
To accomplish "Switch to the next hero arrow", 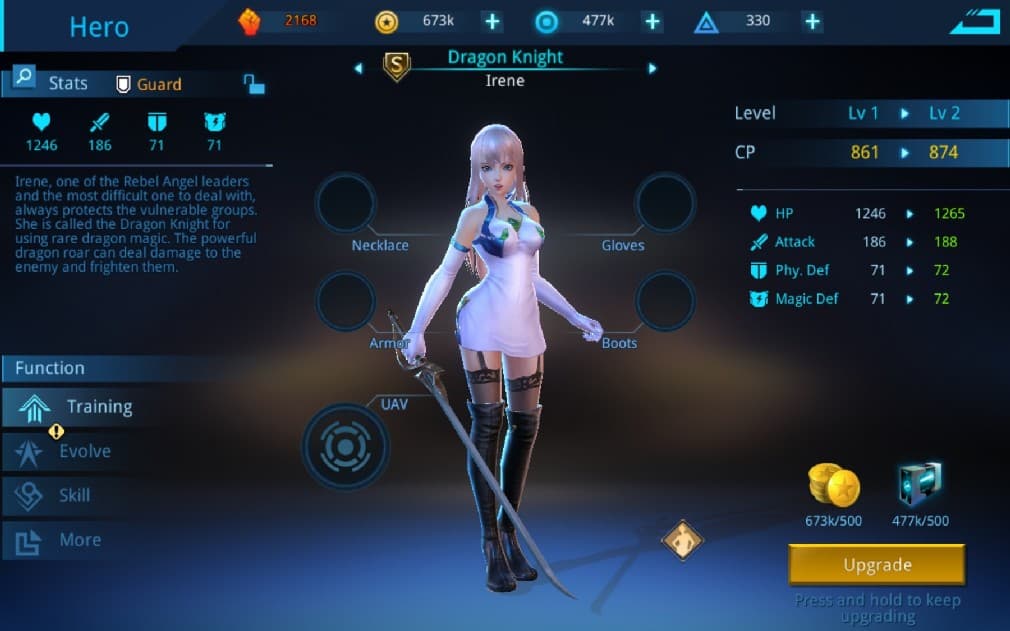I will pyautogui.click(x=652, y=68).
